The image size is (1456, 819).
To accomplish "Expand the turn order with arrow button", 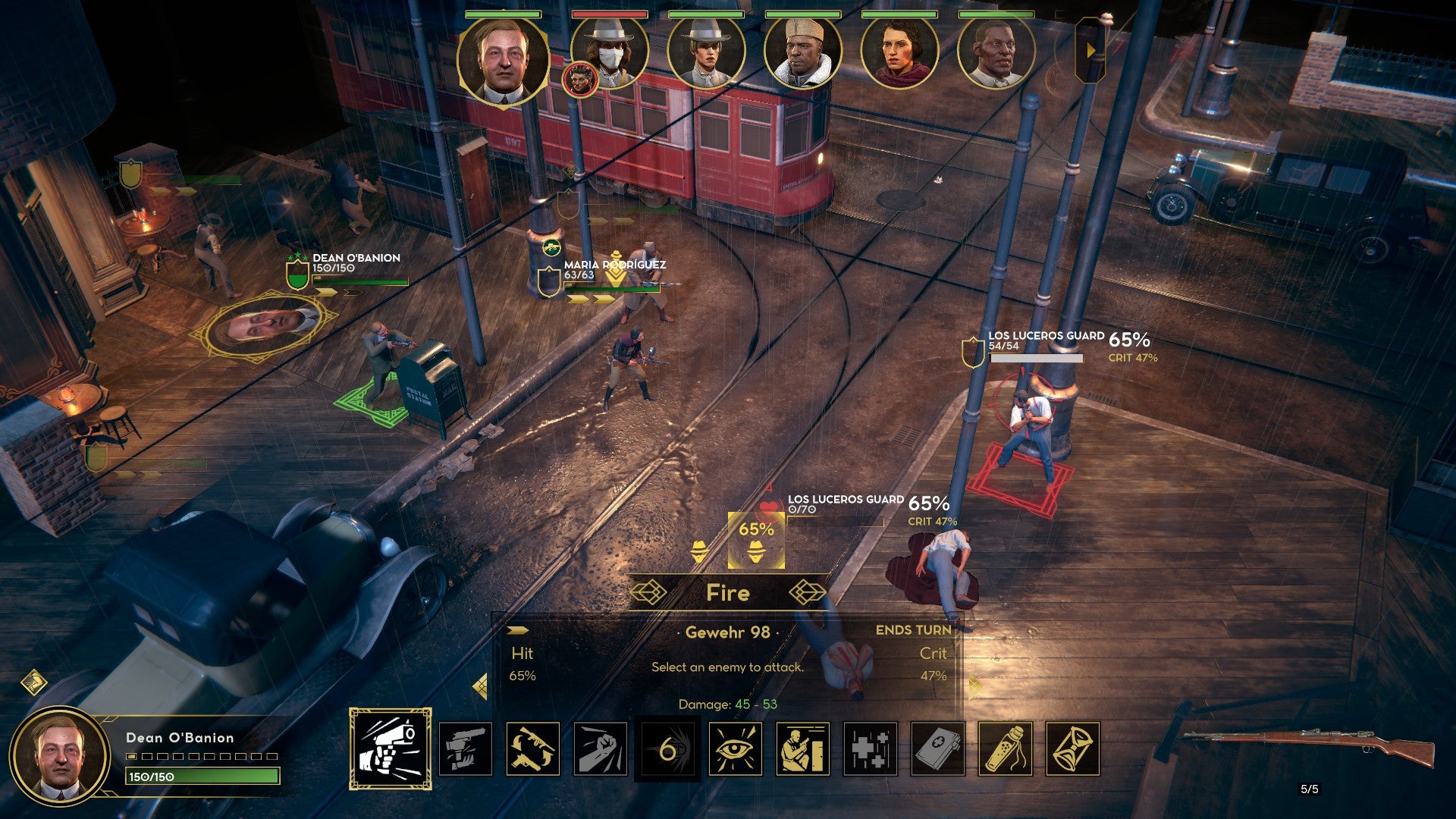I will coord(1090,50).
